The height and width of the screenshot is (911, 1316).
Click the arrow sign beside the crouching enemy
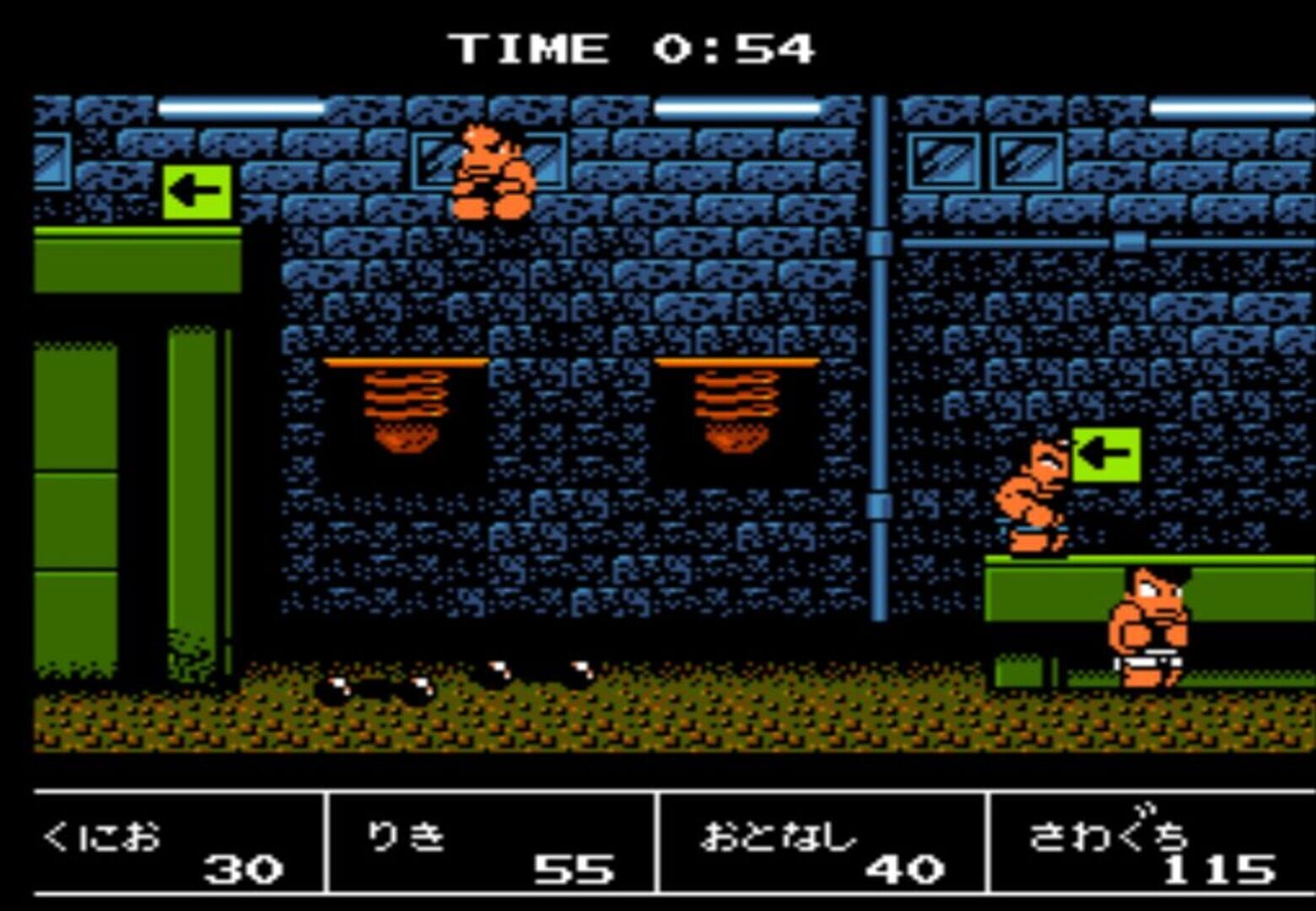(1107, 455)
